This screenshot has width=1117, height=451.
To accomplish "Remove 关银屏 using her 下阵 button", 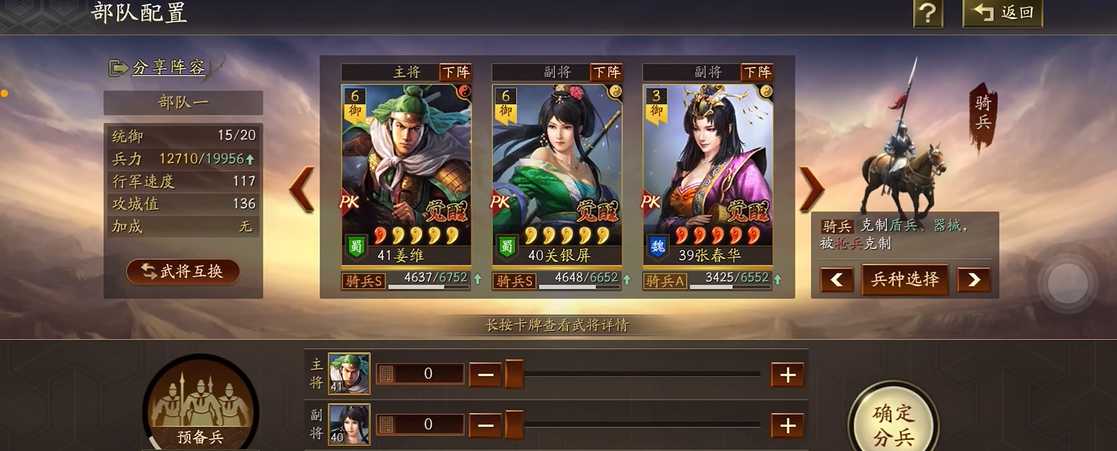I will (x=606, y=72).
